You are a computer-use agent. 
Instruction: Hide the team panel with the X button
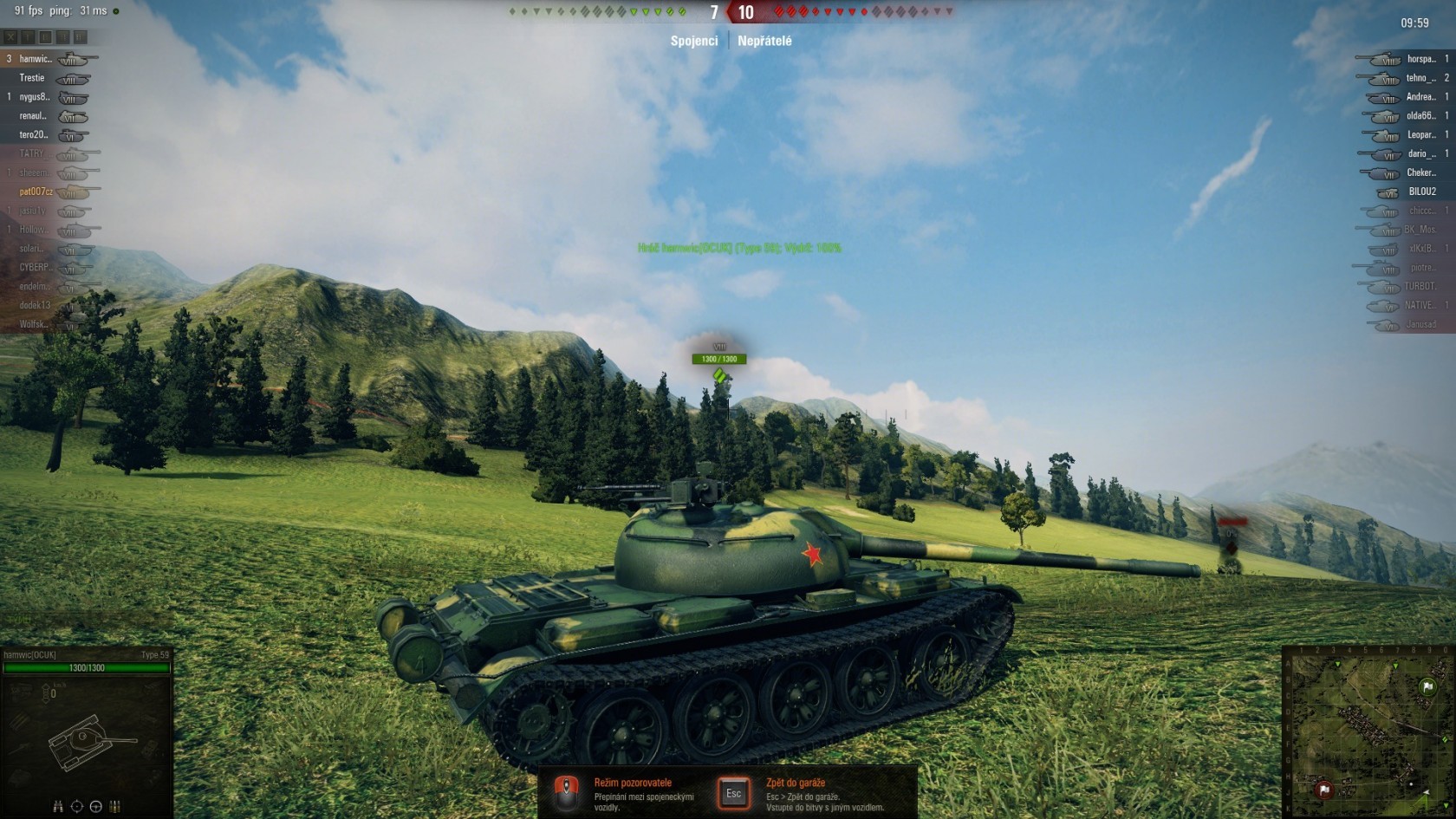[10, 37]
